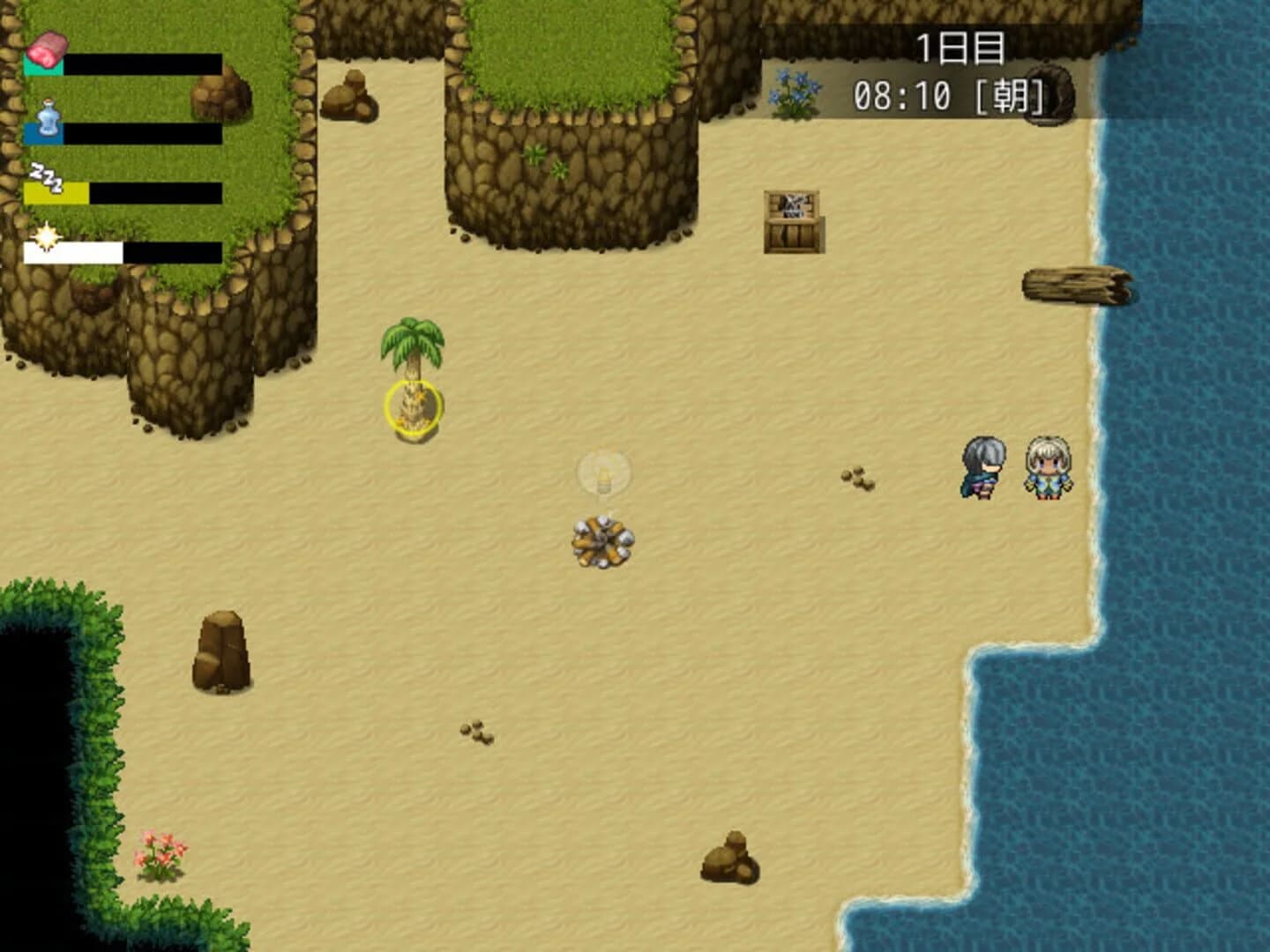Image resolution: width=1270 pixels, height=952 pixels.
Task: Click the small pebble cluster near the characters
Action: click(x=858, y=479)
